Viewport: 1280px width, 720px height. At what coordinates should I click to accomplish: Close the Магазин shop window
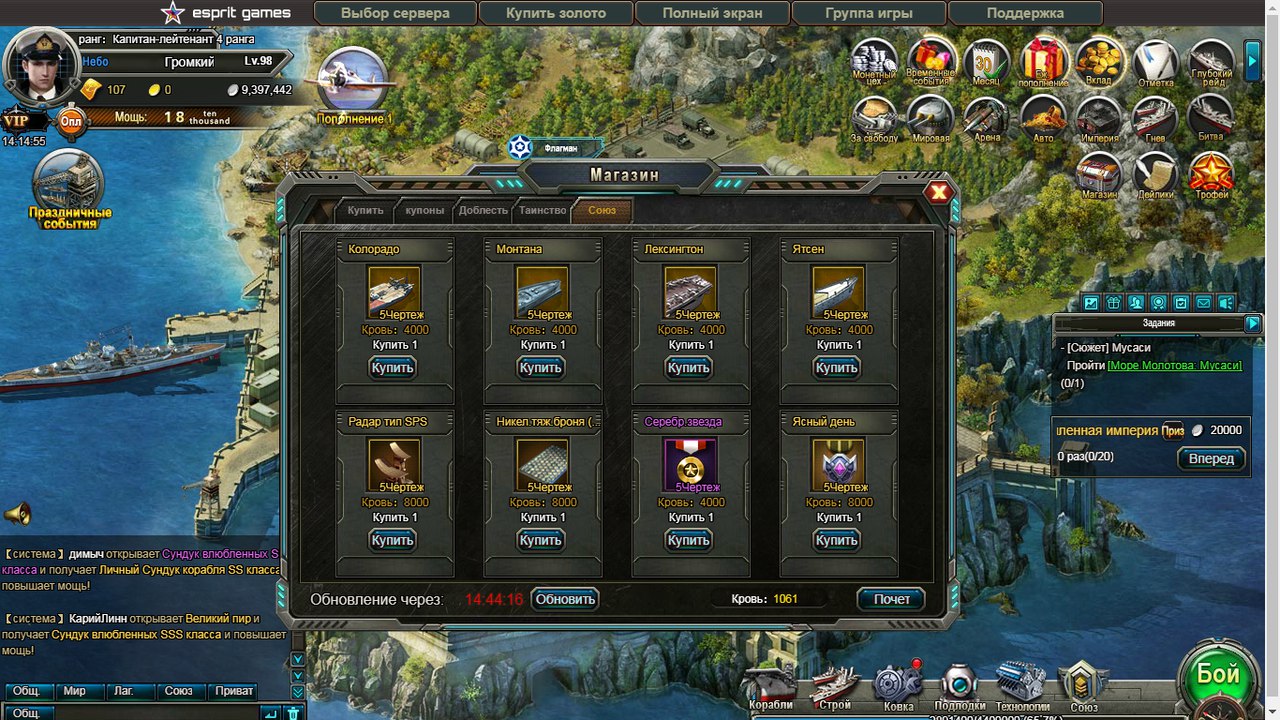tap(938, 193)
